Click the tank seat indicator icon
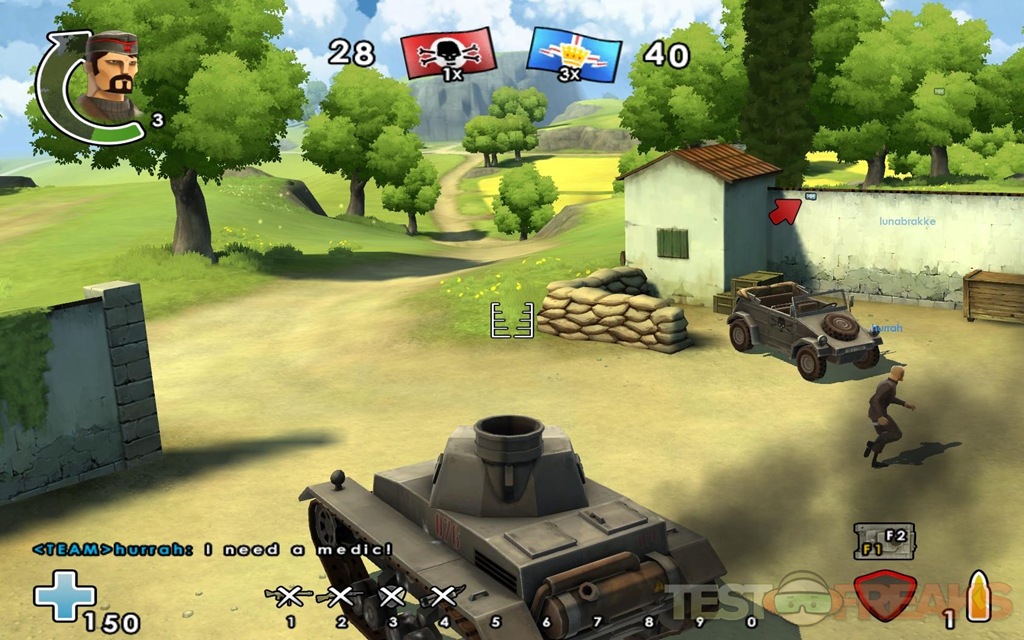Image resolution: width=1024 pixels, height=640 pixels. coord(880,541)
